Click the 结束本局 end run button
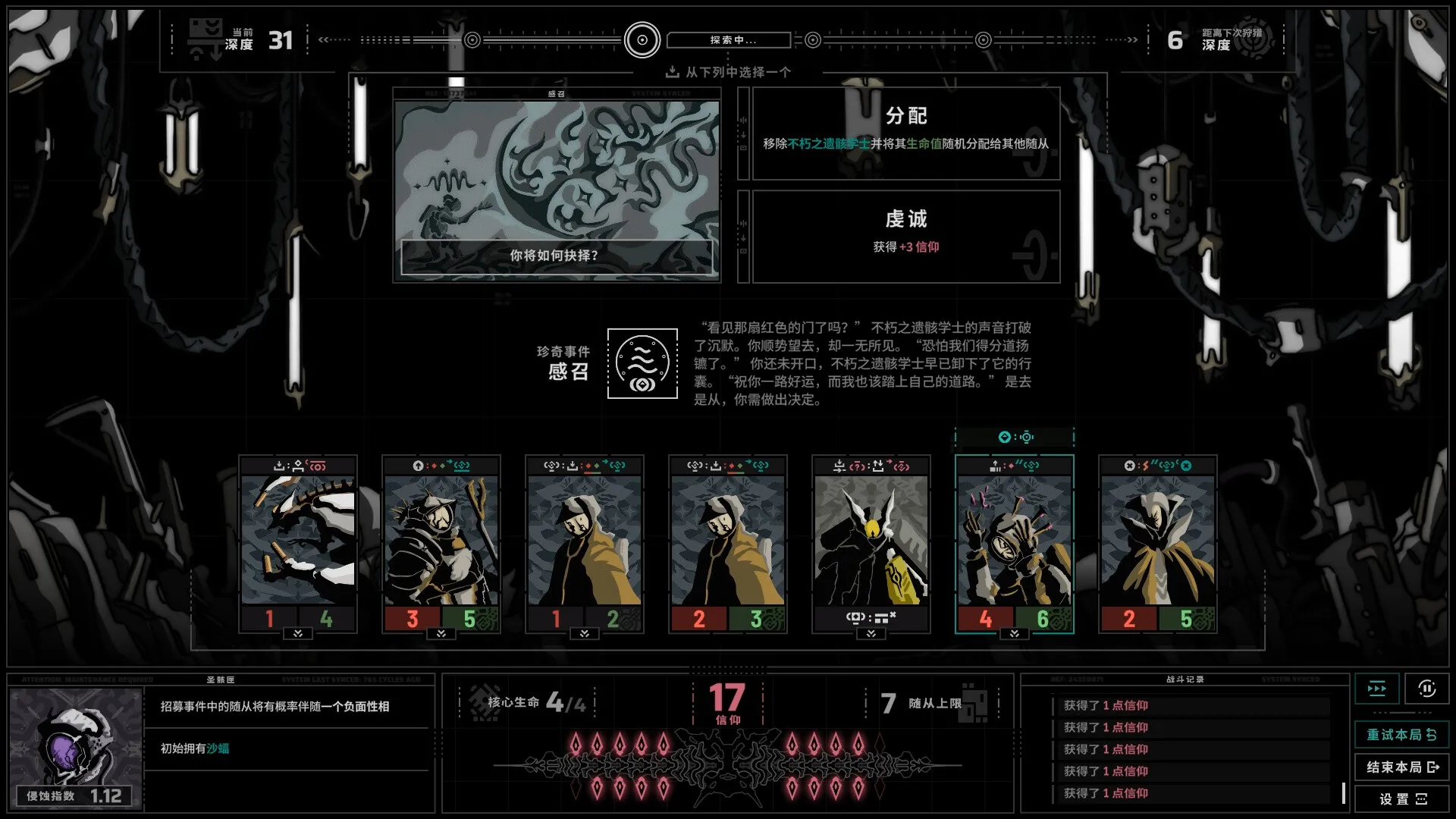The image size is (1456, 819). [x=1400, y=767]
